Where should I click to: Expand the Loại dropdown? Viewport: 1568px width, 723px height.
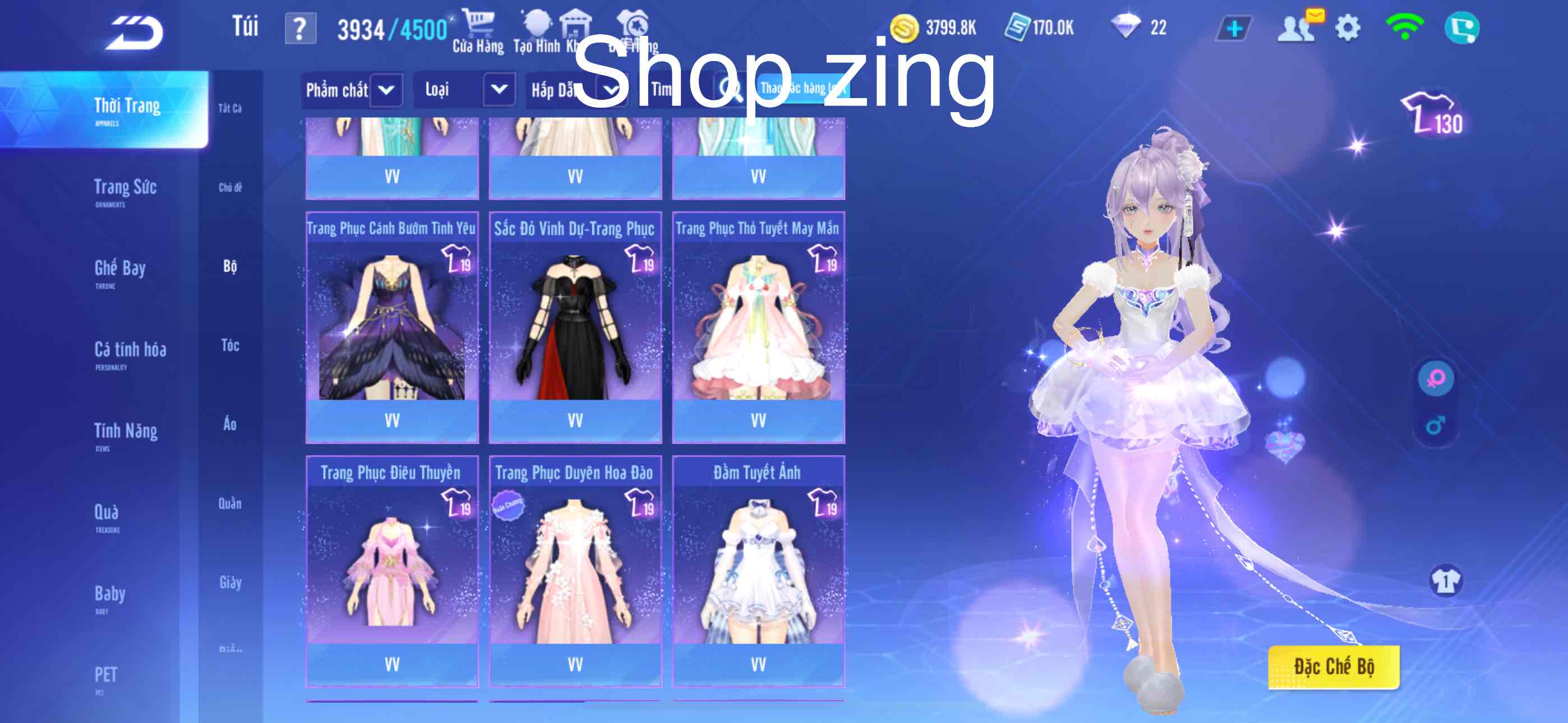(x=499, y=90)
